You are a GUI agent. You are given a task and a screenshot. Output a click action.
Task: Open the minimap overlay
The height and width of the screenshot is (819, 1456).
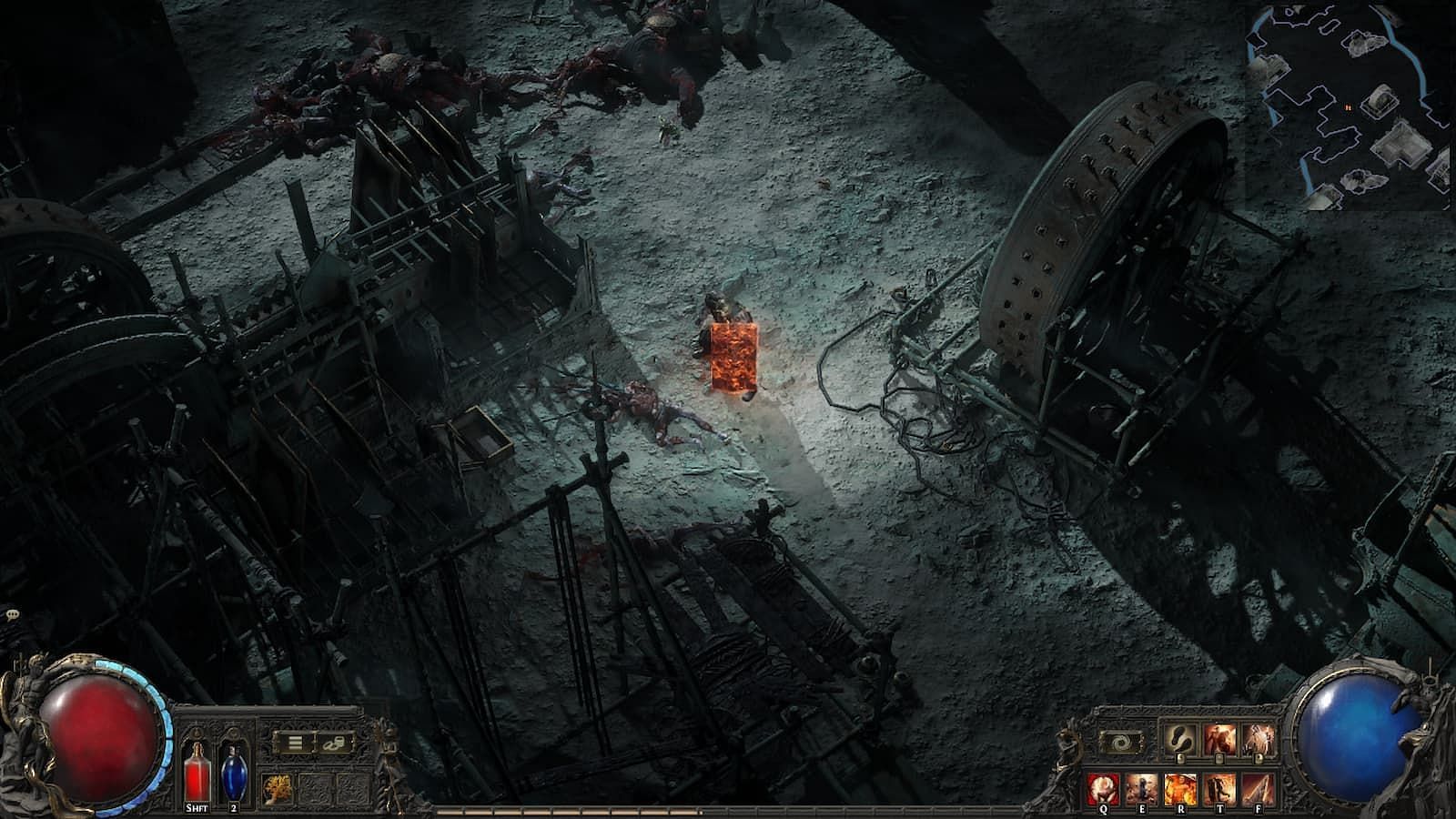tap(1350, 107)
